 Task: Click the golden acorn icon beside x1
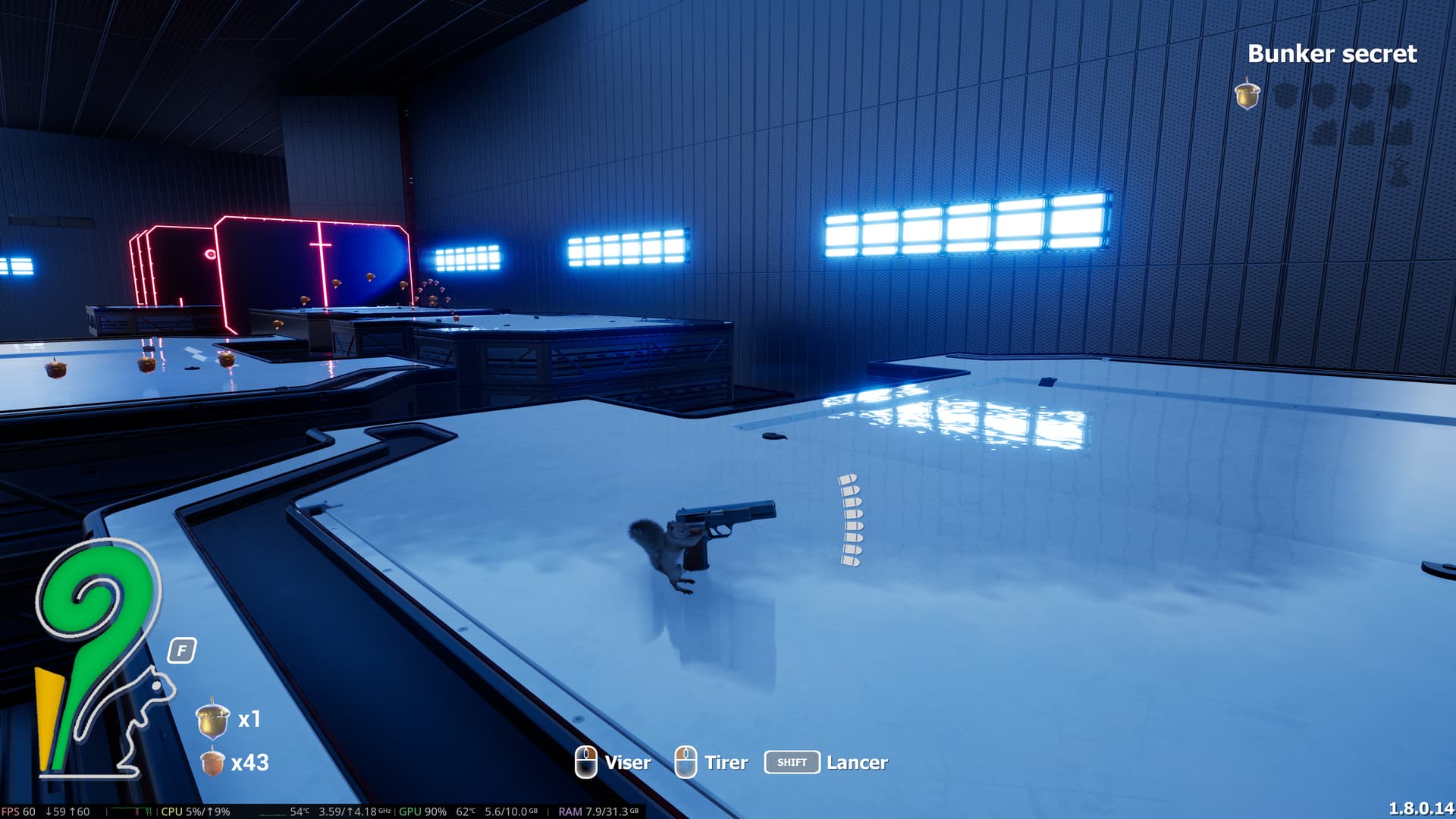[x=212, y=719]
